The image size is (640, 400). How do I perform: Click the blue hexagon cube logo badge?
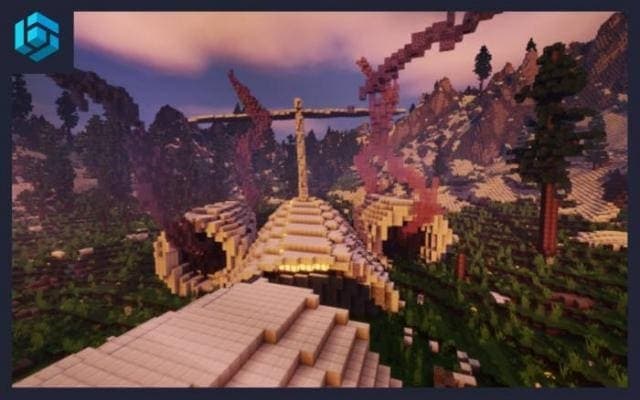tap(36, 36)
